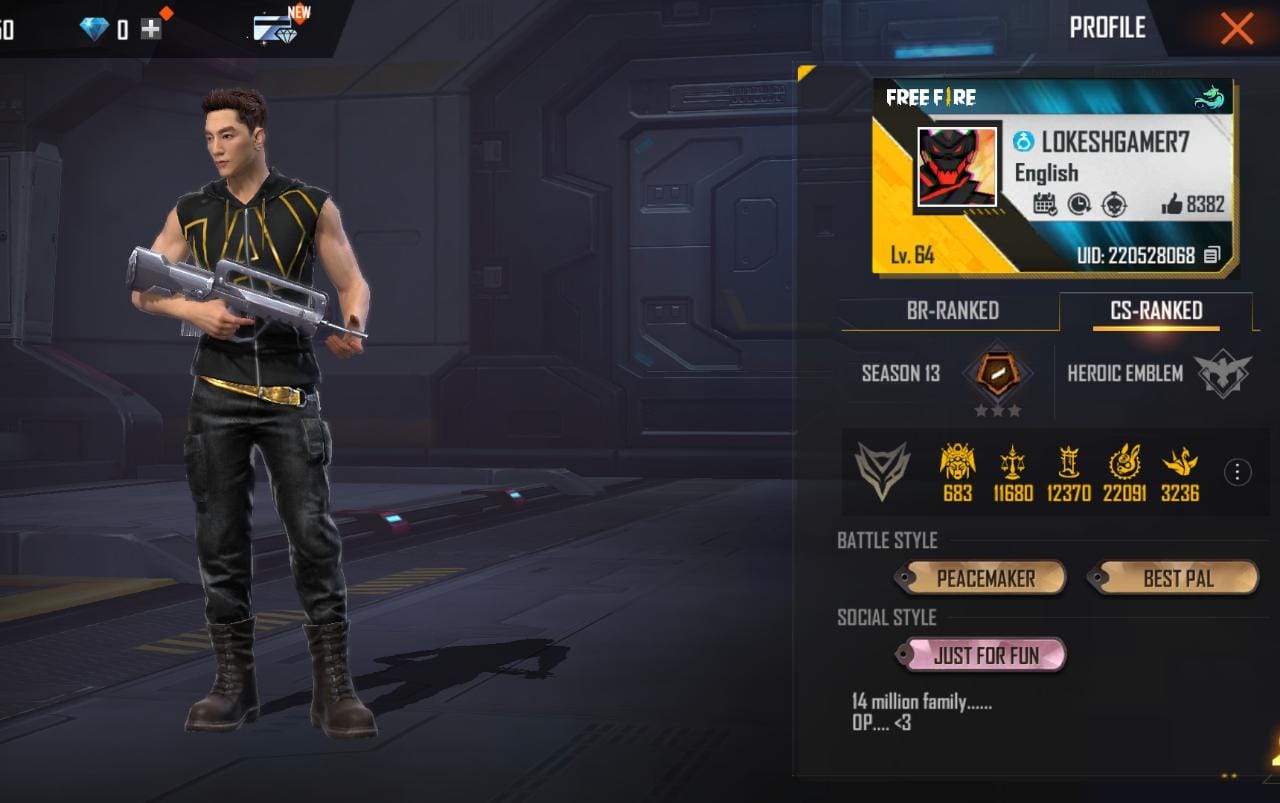View the Season 13 rank badge
This screenshot has height=803, width=1280.
pyautogui.click(x=998, y=375)
